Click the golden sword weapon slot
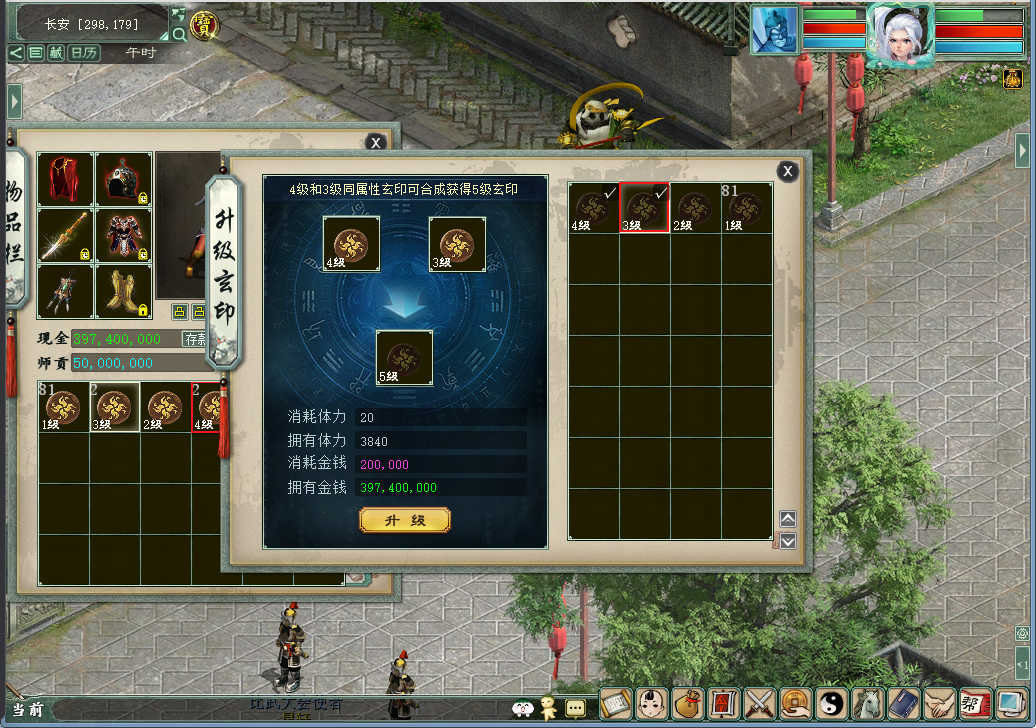The height and width of the screenshot is (728, 1036). 65,236
